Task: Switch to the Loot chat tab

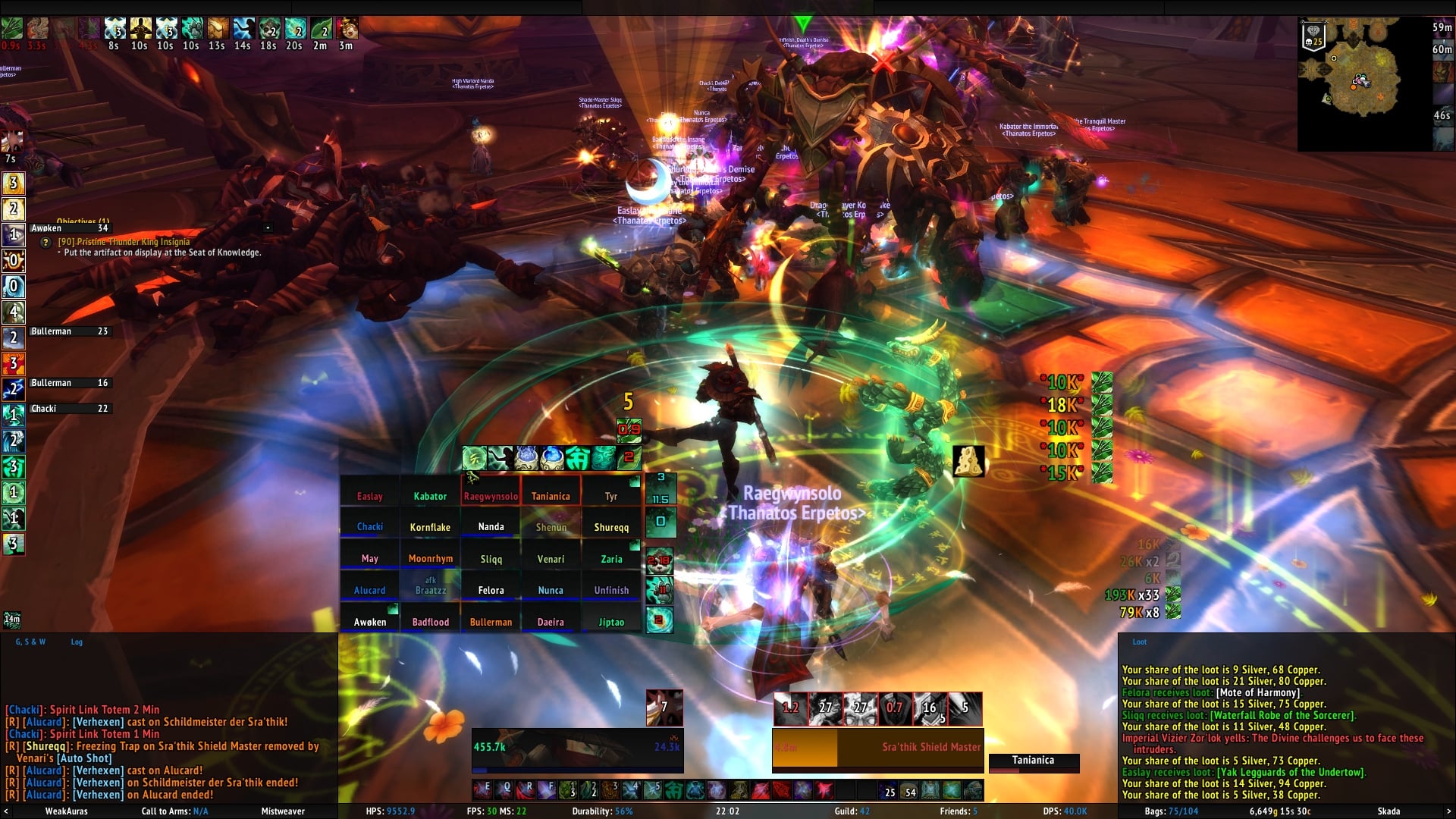Action: 1139,642
